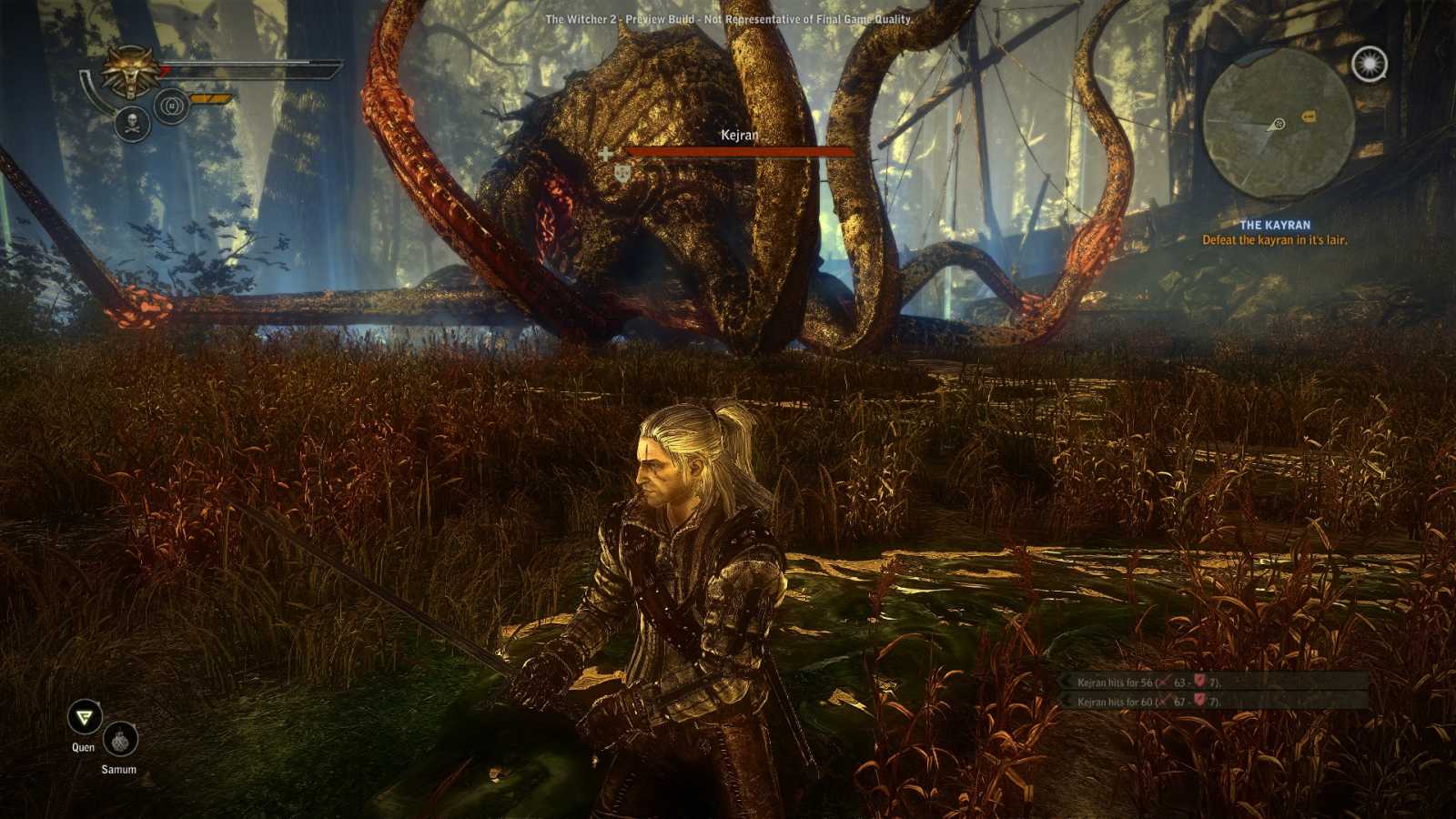The height and width of the screenshot is (819, 1456).
Task: Click the shield icon beneath Kejran's health bar
Action: pos(623,171)
